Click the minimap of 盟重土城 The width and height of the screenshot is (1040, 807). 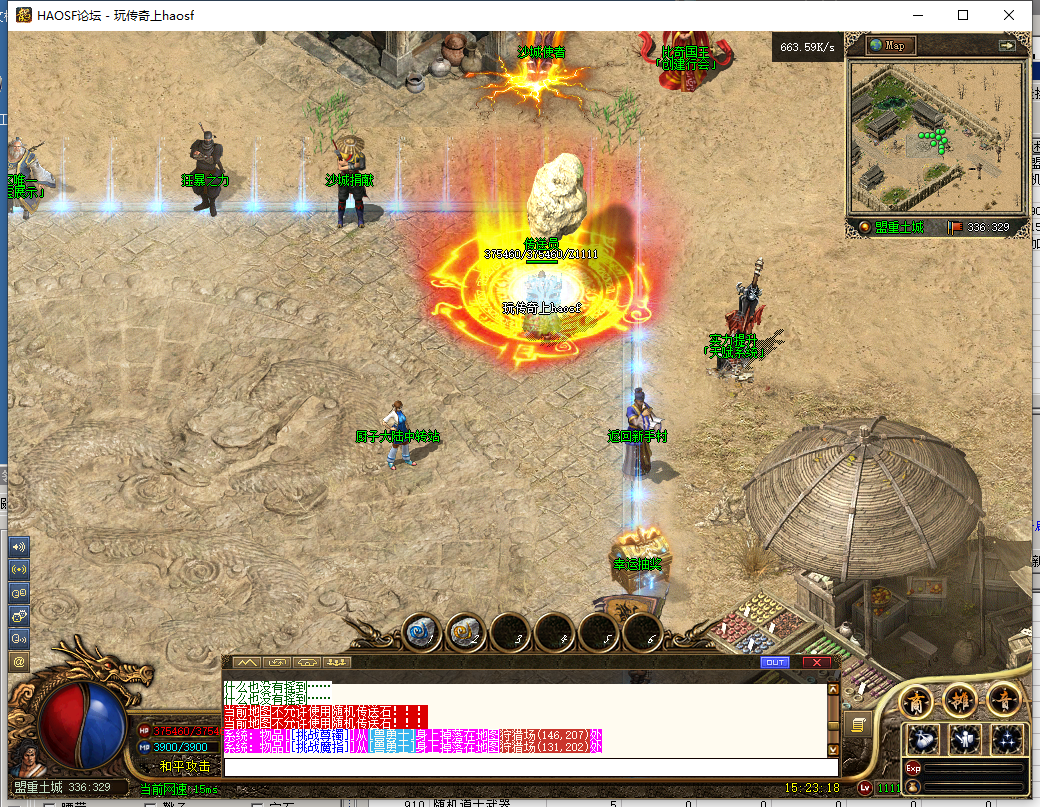pos(936,136)
